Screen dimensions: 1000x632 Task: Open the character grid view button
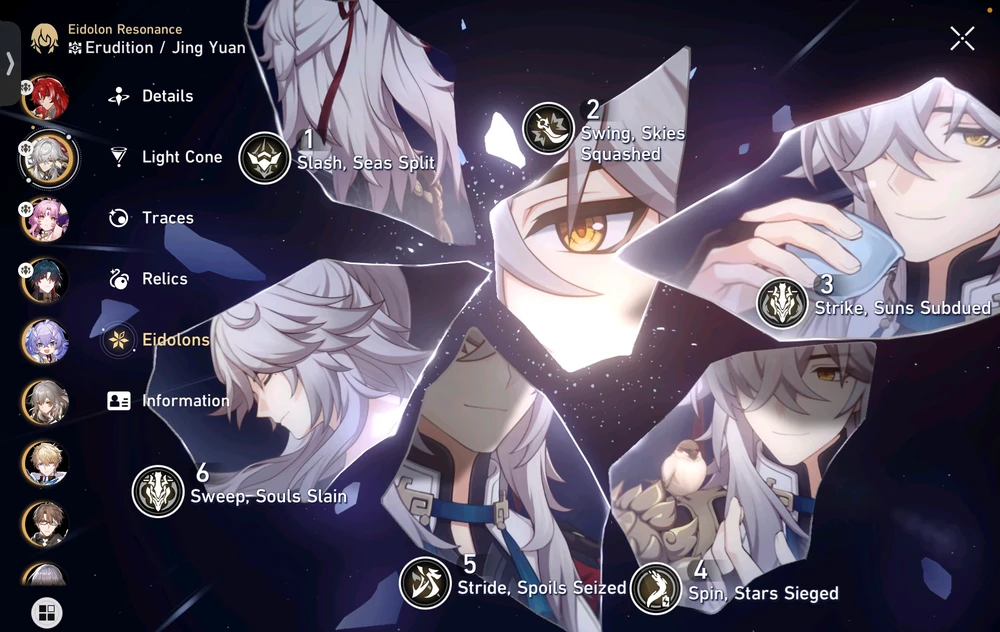tap(46, 612)
